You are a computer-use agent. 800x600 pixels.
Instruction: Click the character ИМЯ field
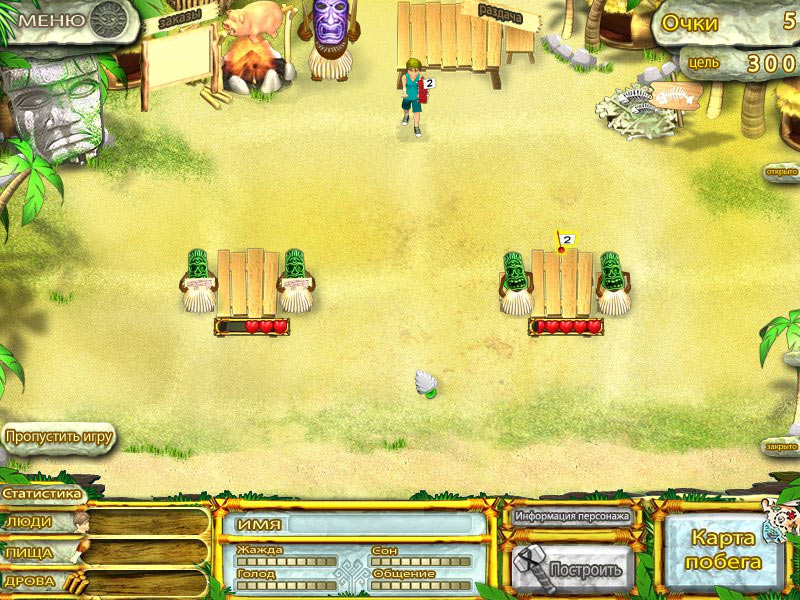[353, 525]
